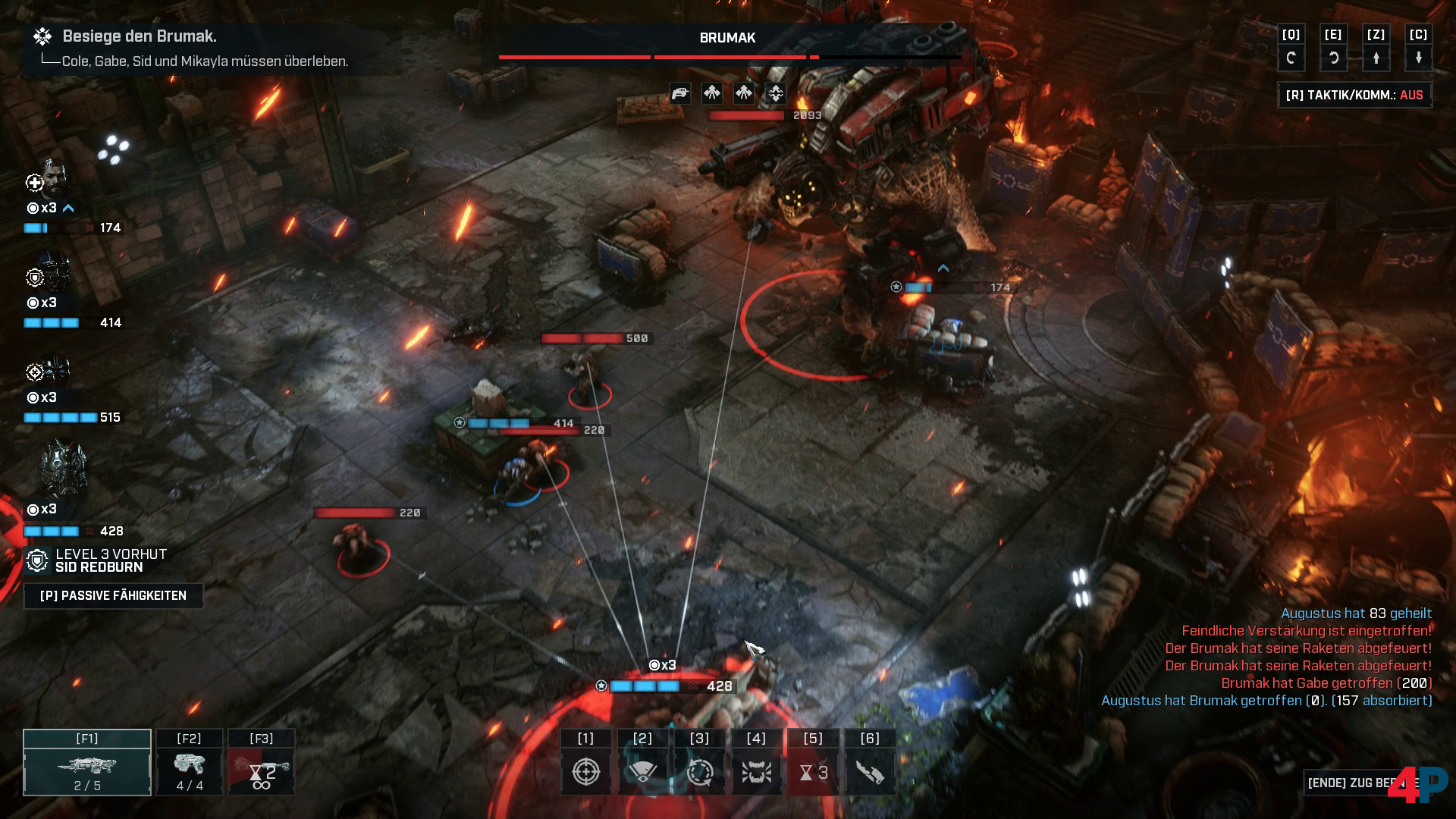This screenshot has height=819, width=1456.
Task: Toggle the Taktik/Komm. view
Action: click(x=1354, y=95)
